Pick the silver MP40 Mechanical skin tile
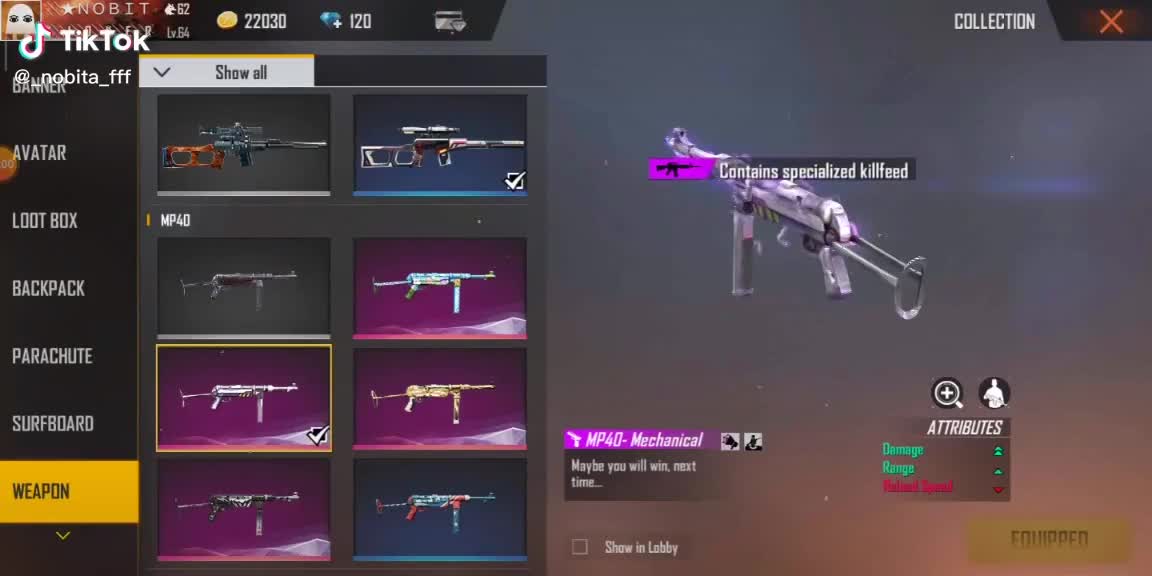1152x576 pixels. click(x=243, y=397)
